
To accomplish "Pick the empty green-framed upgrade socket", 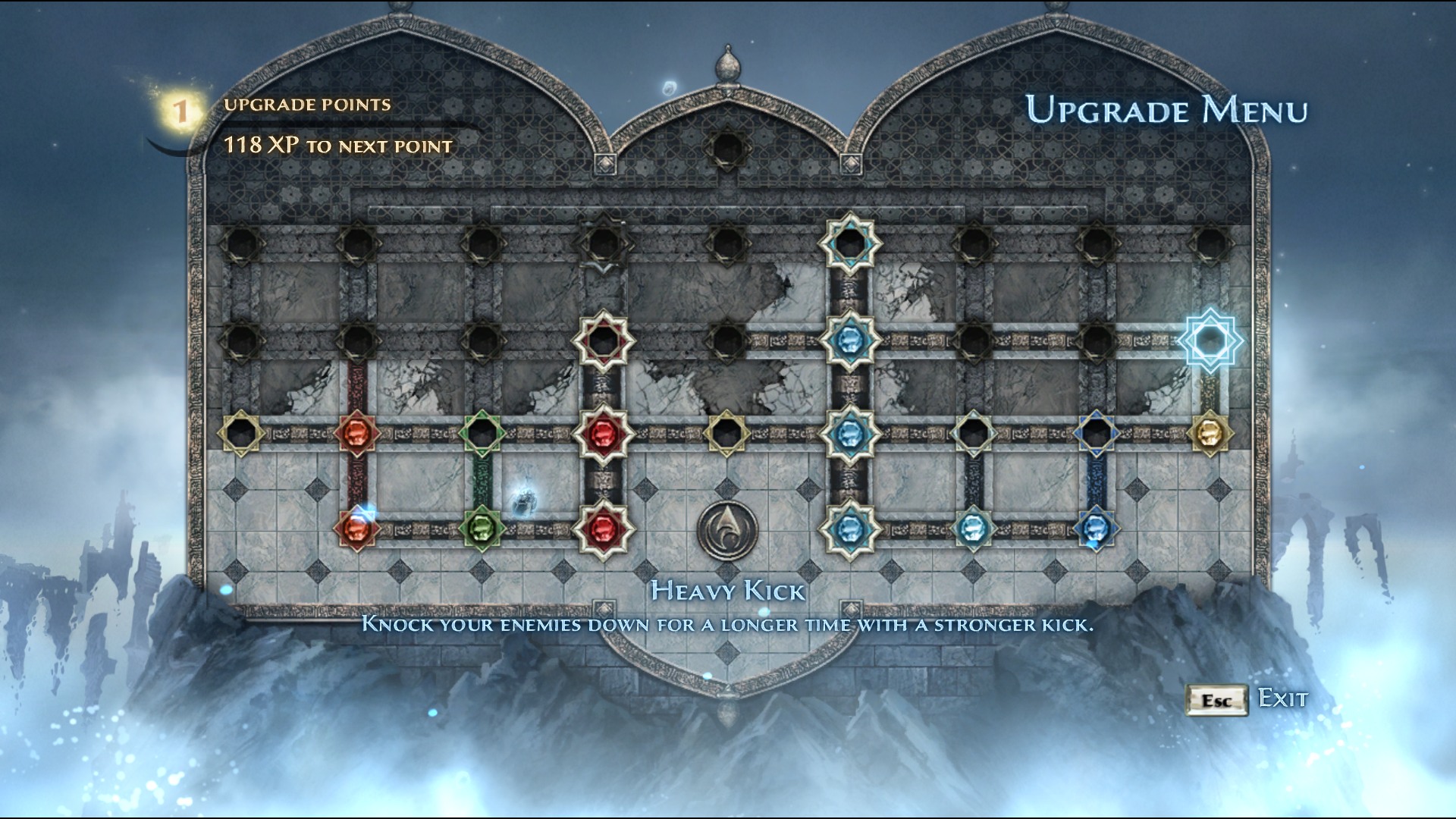I will [x=482, y=433].
